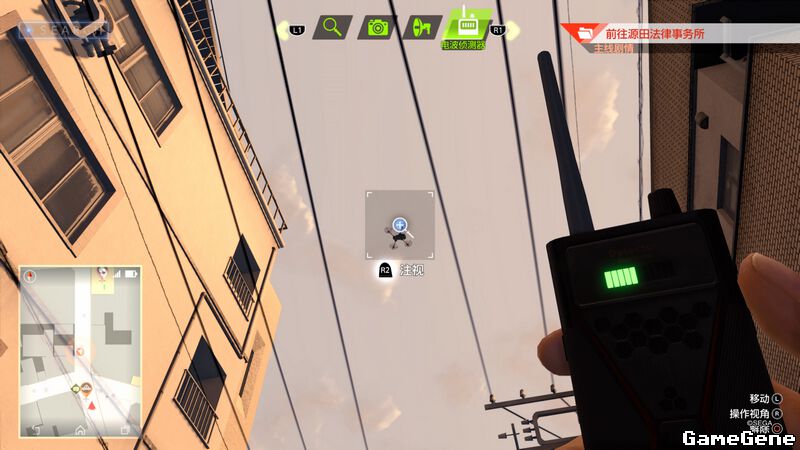Switch to the camera tool

(378, 28)
